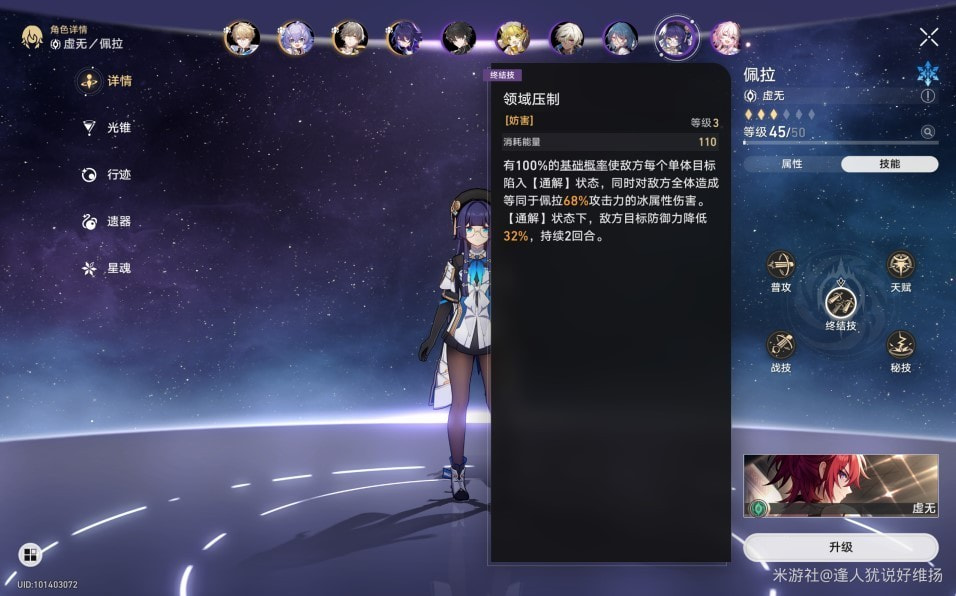Screen dimensions: 956x596
Task: Click the 升级 level up button
Action: tap(840, 547)
